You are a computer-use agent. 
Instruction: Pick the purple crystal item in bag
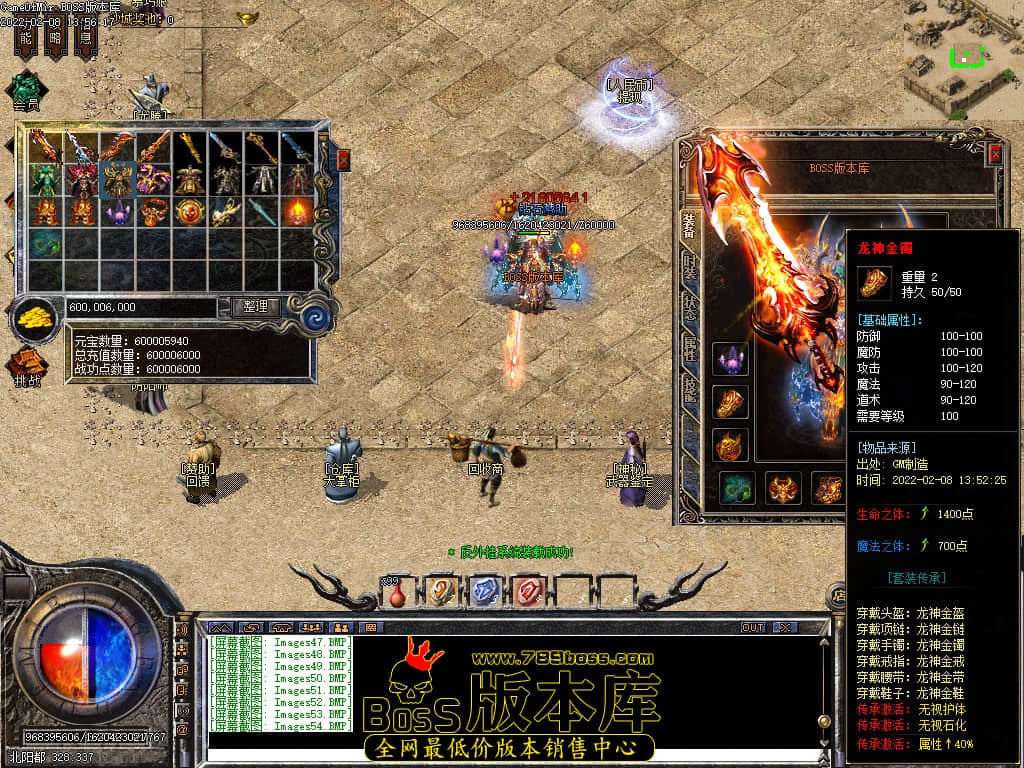tap(118, 212)
